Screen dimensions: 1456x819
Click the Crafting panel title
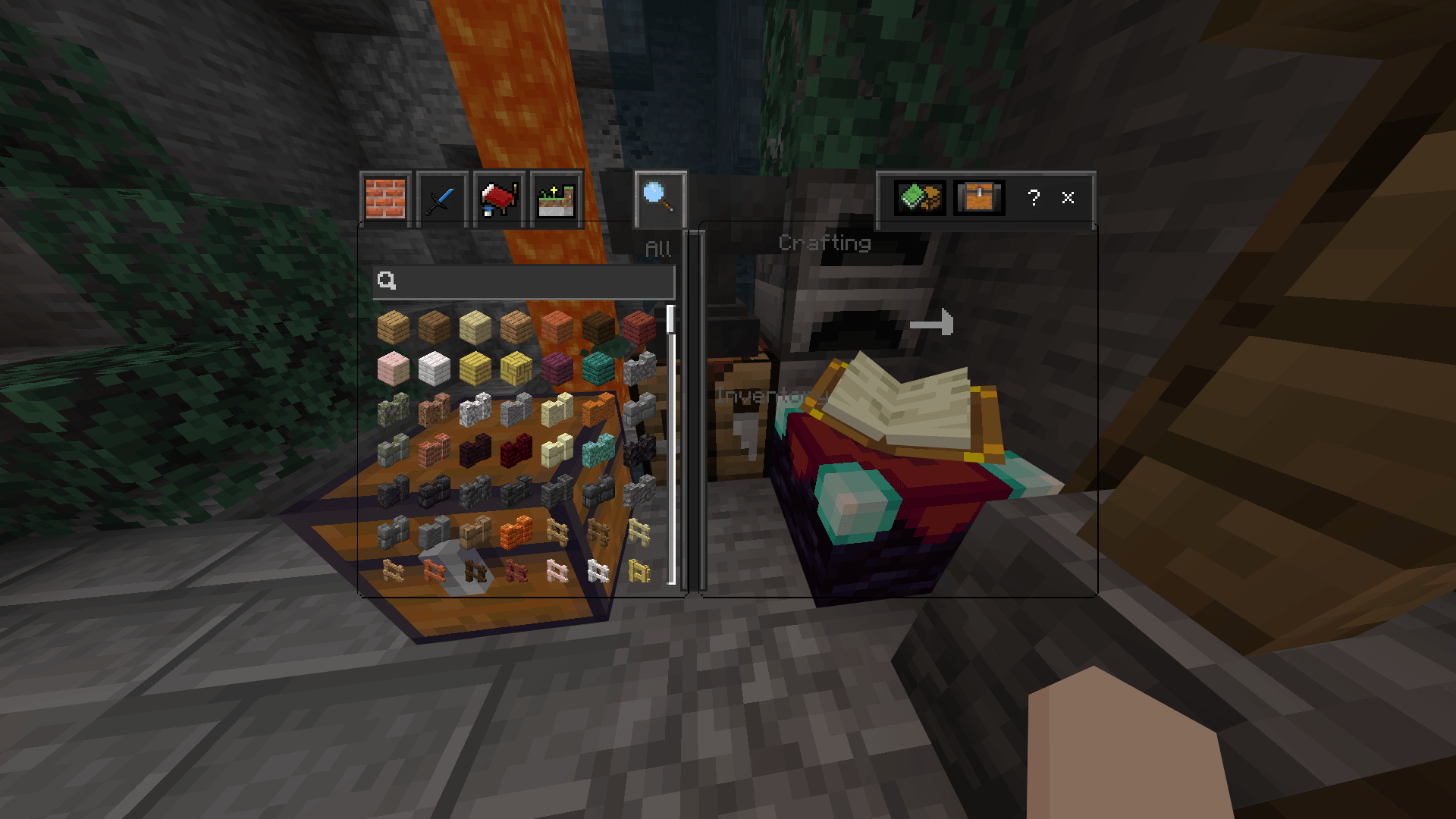[825, 243]
